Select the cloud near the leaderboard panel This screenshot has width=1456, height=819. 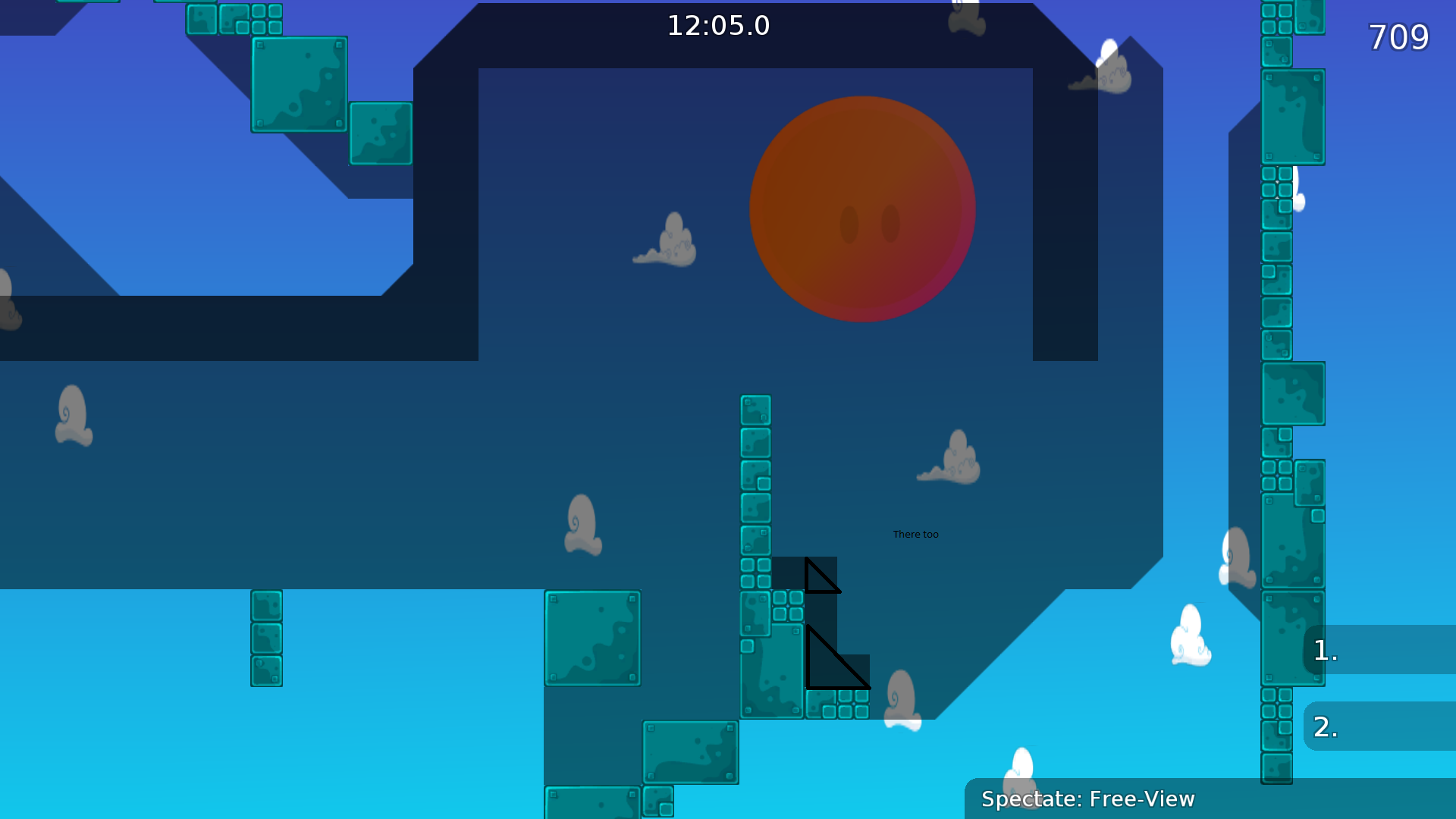pyautogui.click(x=1191, y=637)
